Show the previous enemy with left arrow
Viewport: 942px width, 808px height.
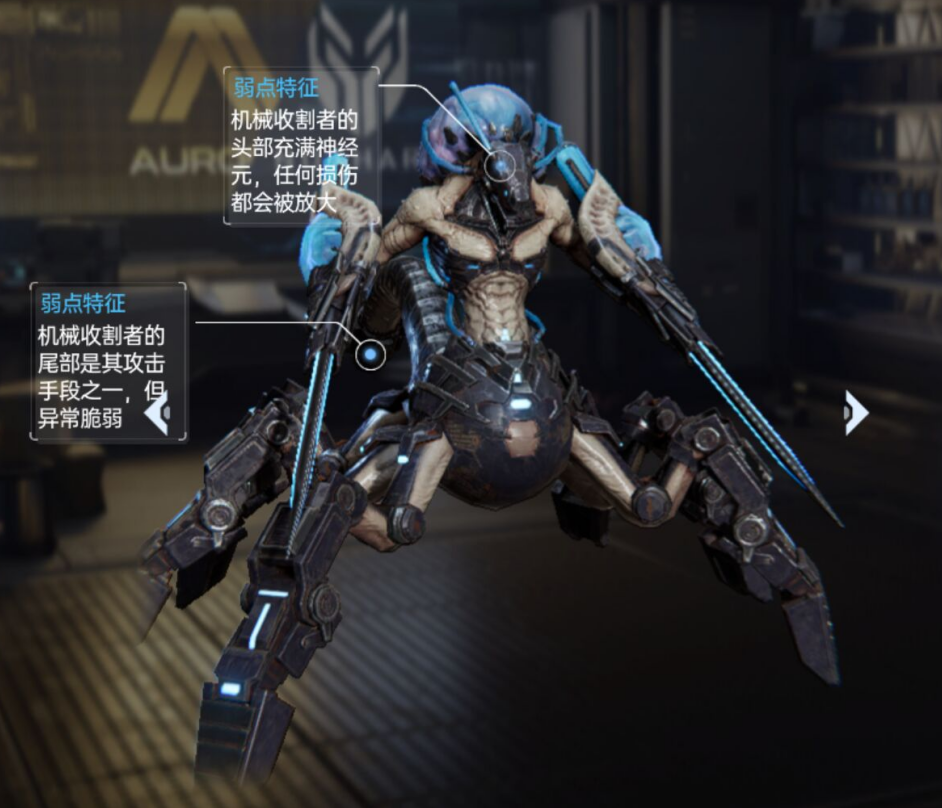[158, 413]
